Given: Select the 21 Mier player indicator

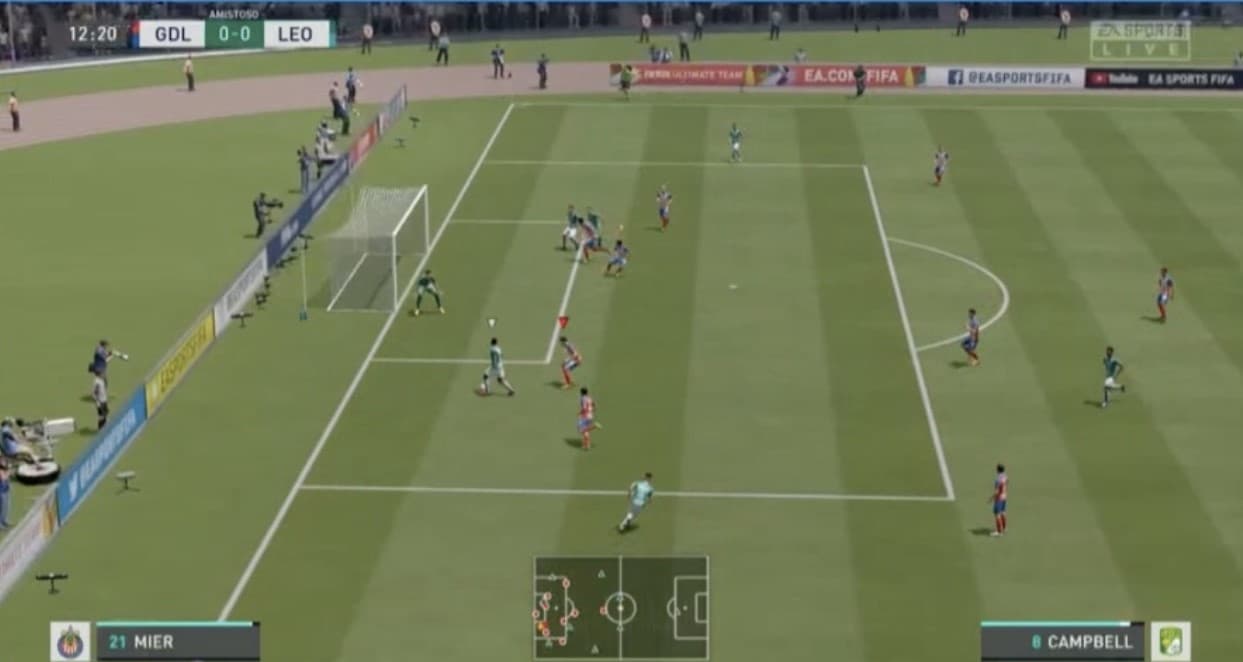Looking at the screenshot, I should click(178, 642).
